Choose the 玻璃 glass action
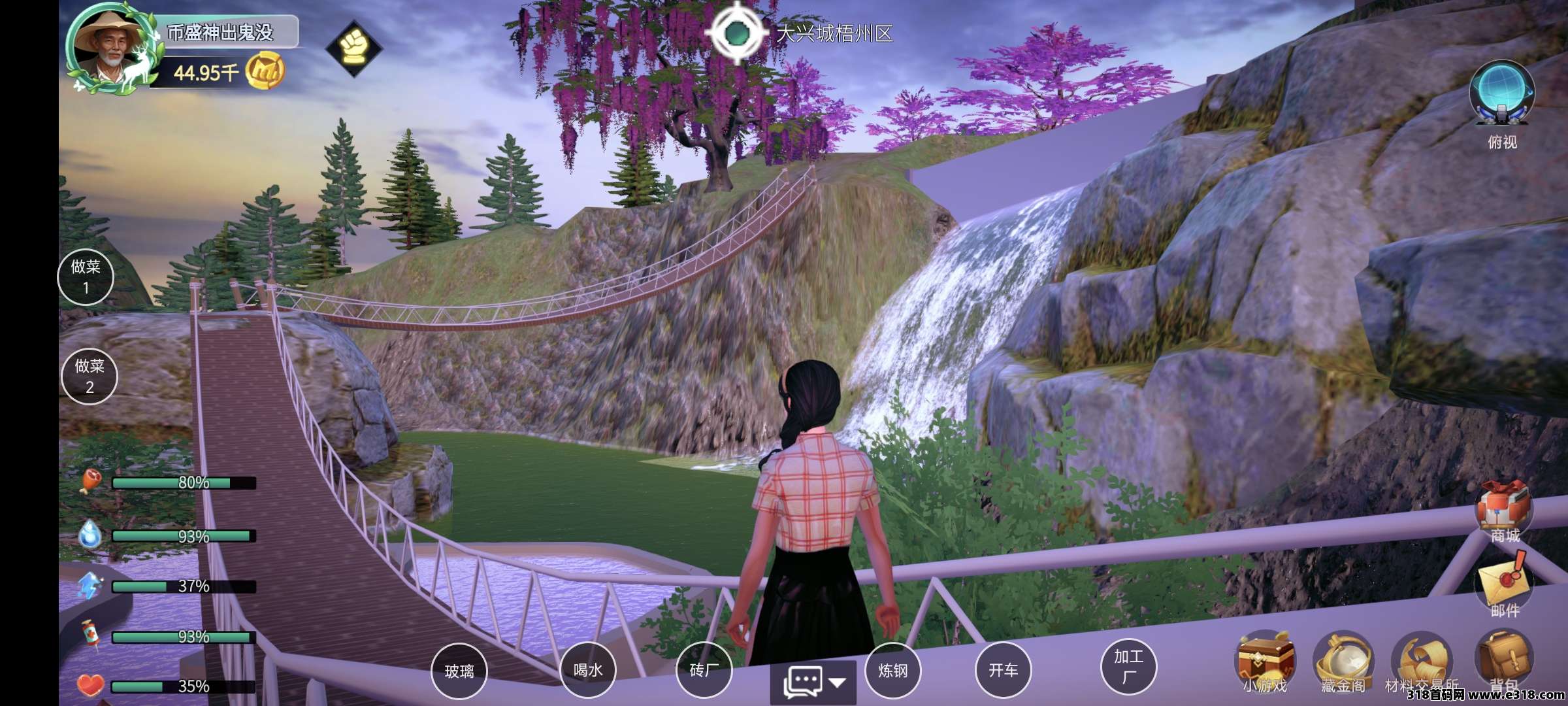The image size is (1568, 706). 459,671
